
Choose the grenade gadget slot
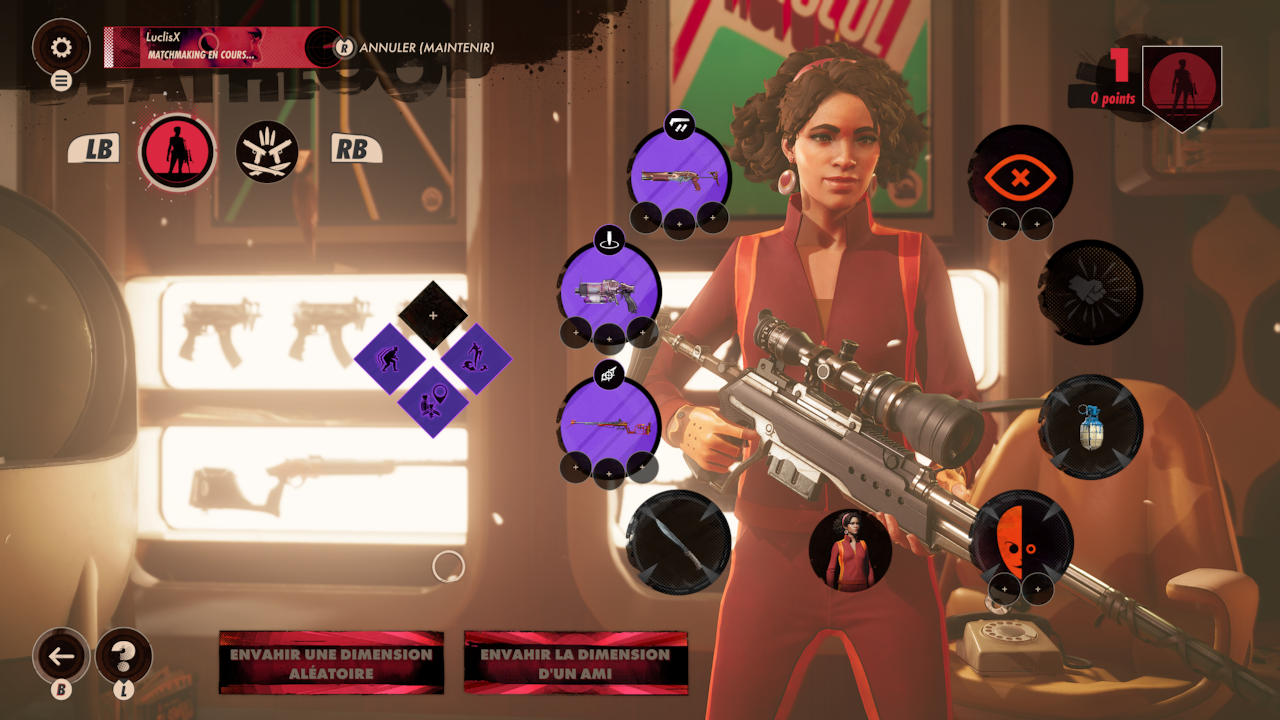(x=1091, y=427)
